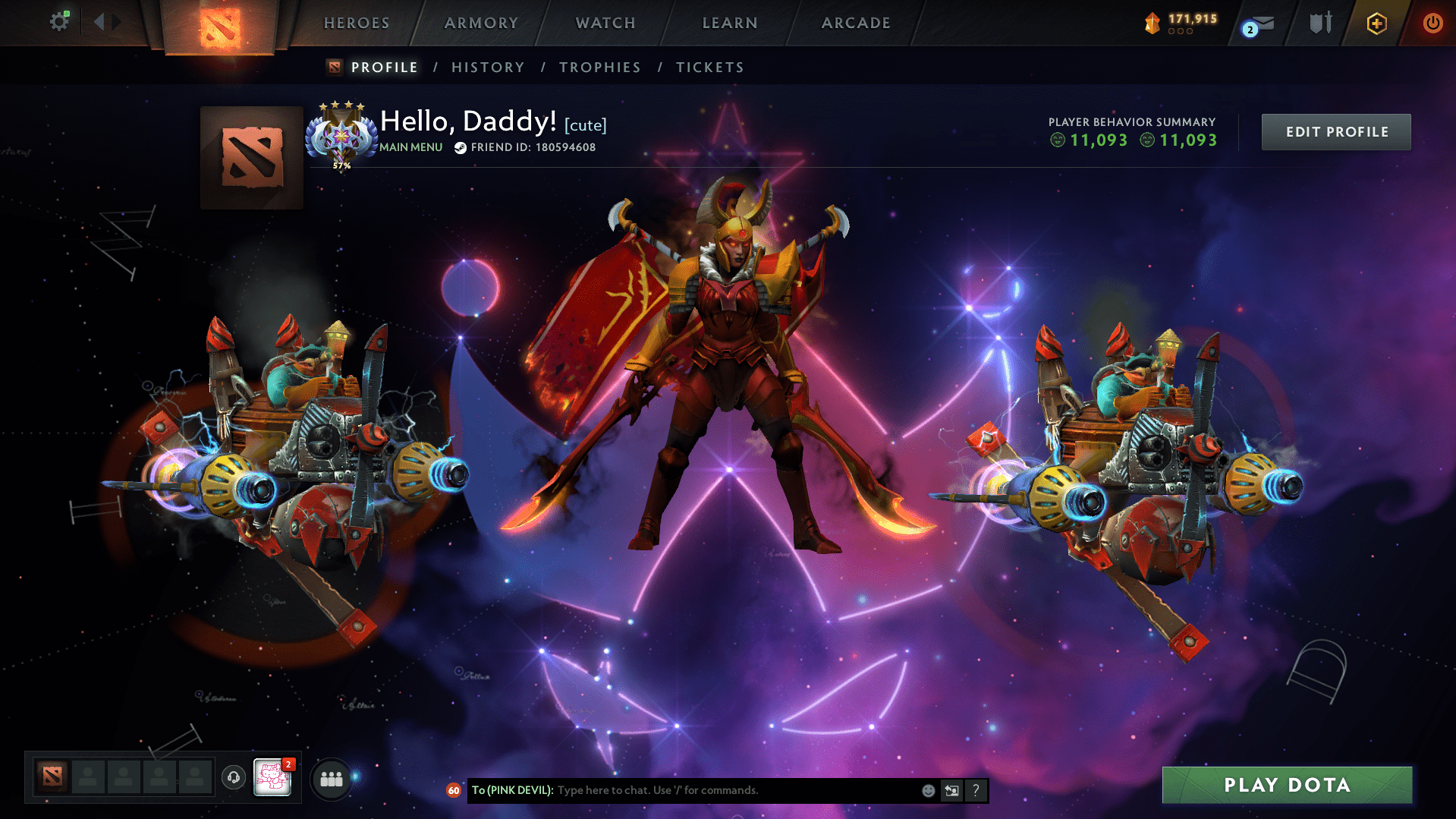1456x819 pixels.
Task: Open the settings gear menu
Action: (x=59, y=22)
